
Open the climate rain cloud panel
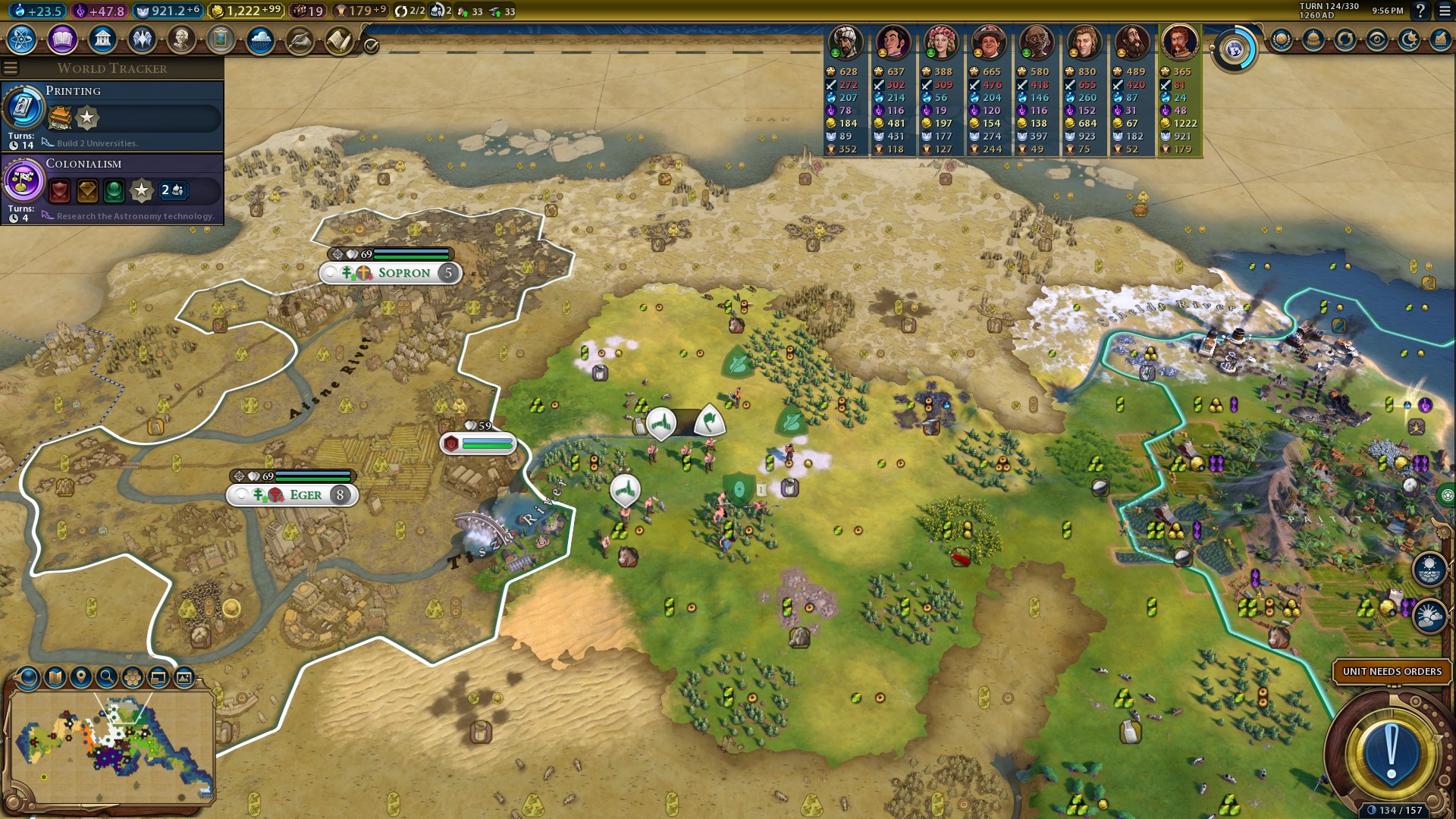pos(260,39)
